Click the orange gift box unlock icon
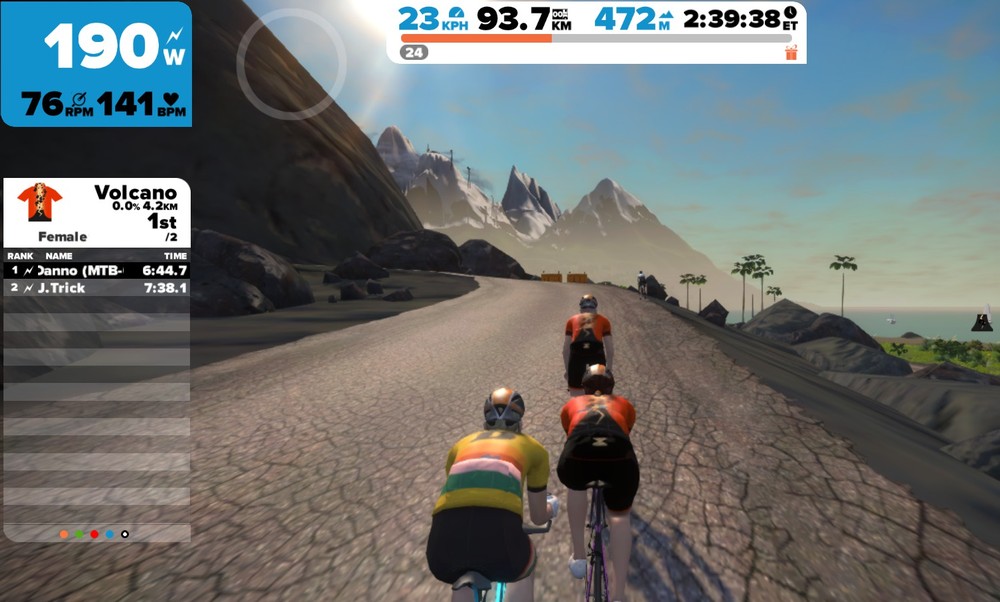 click(x=792, y=52)
